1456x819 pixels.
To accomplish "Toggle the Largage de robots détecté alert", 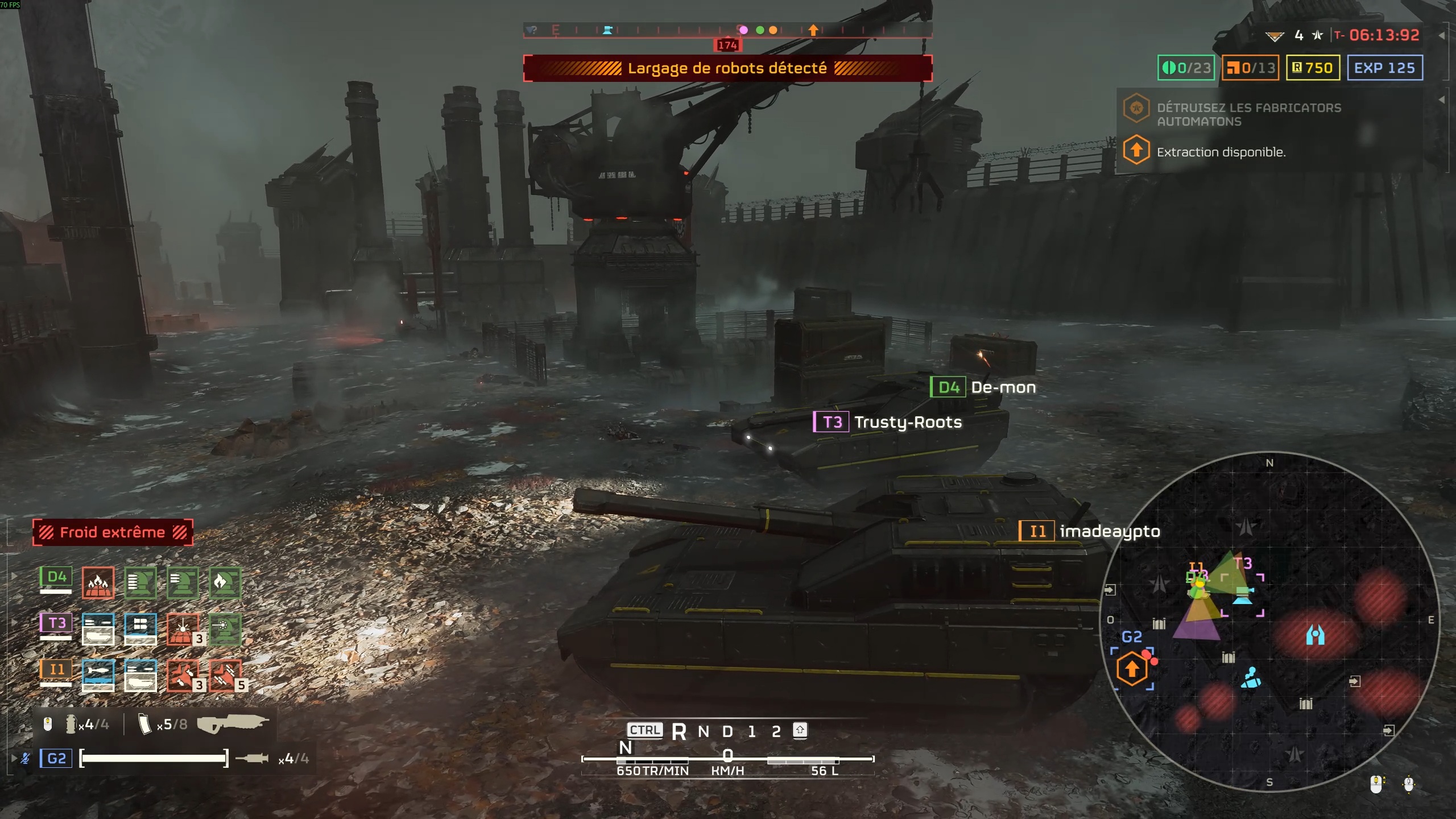I will [x=728, y=68].
